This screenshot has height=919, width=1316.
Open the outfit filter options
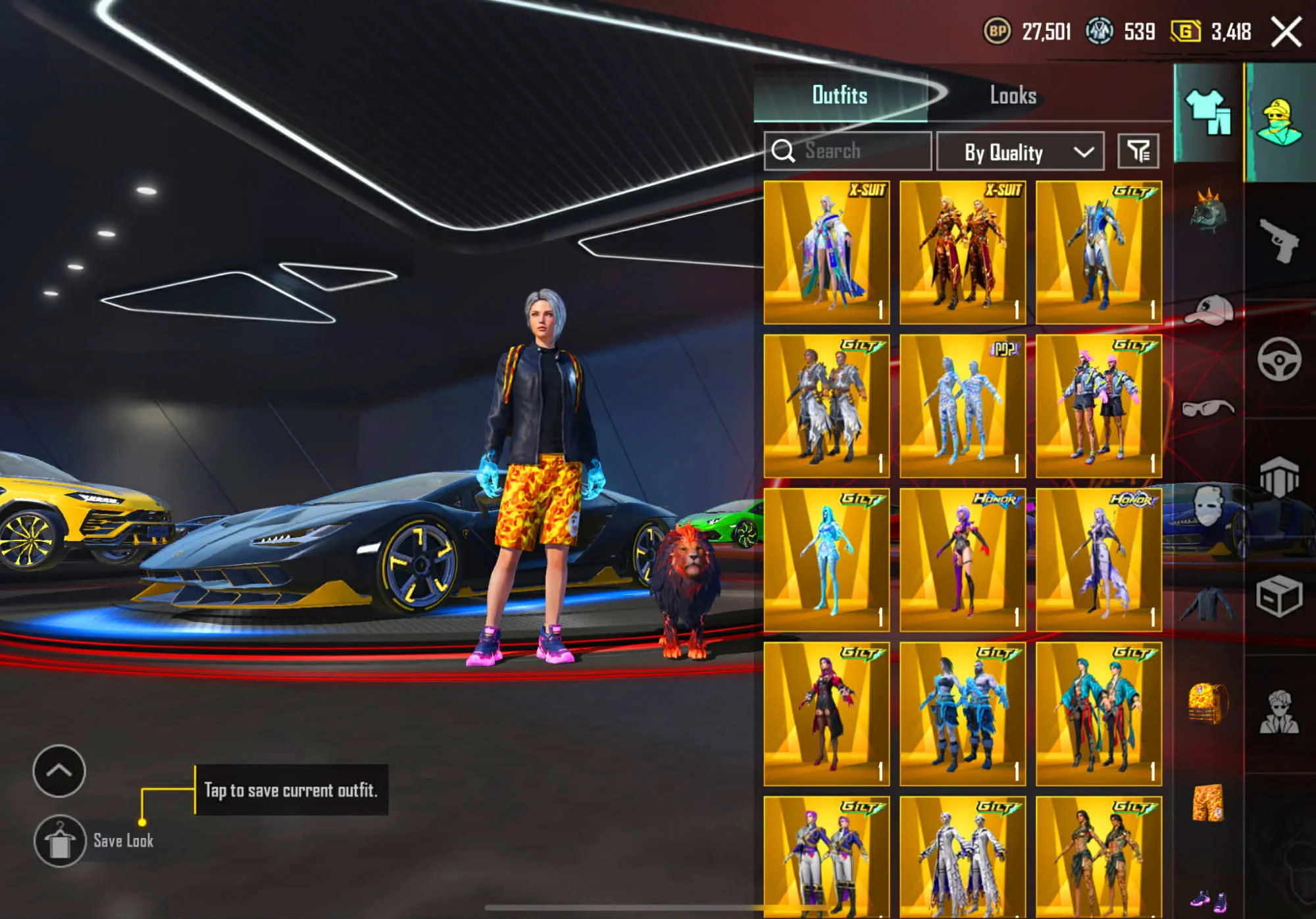tap(1138, 152)
